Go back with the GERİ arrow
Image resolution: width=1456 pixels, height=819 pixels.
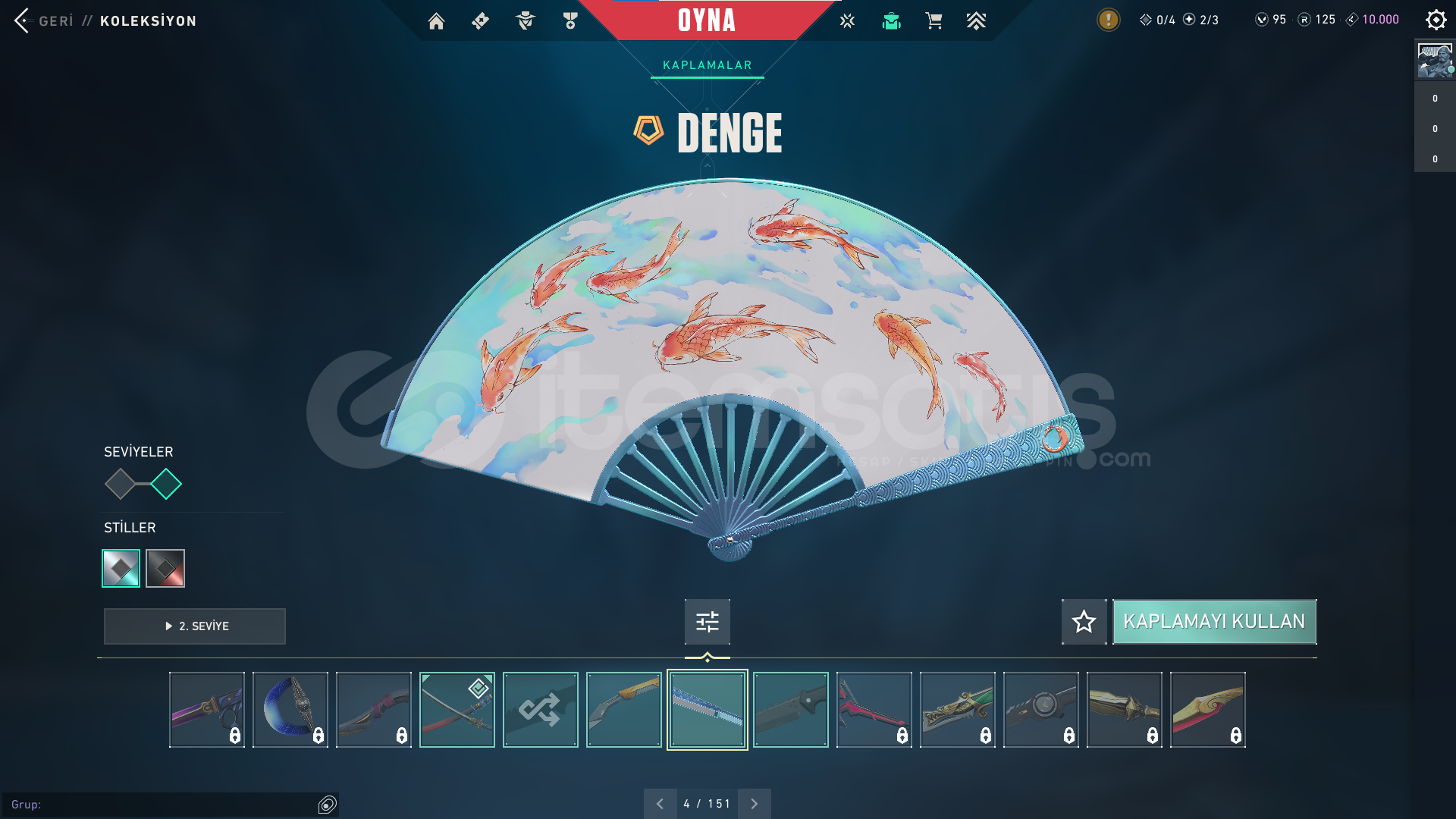click(23, 20)
